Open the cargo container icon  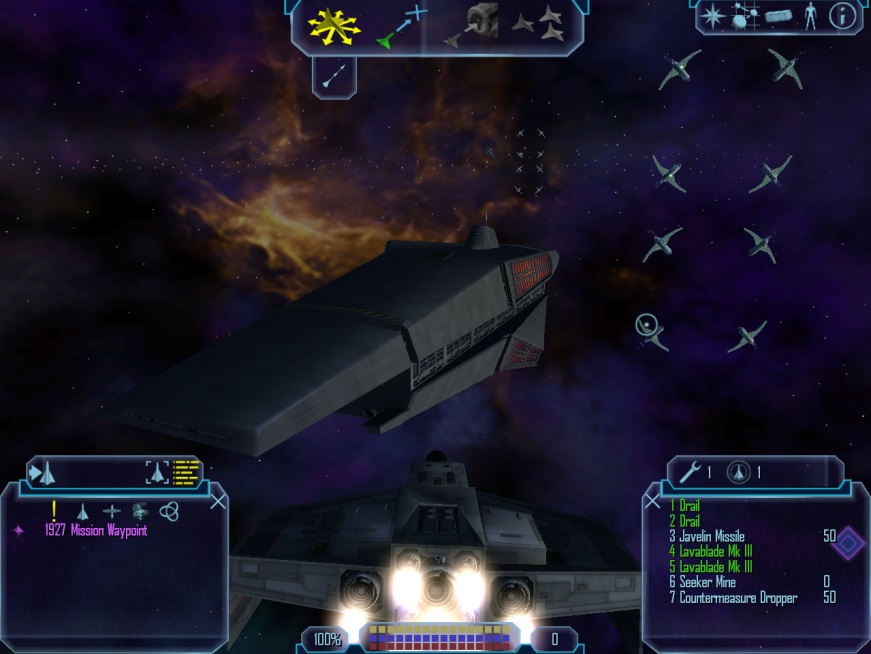778,17
